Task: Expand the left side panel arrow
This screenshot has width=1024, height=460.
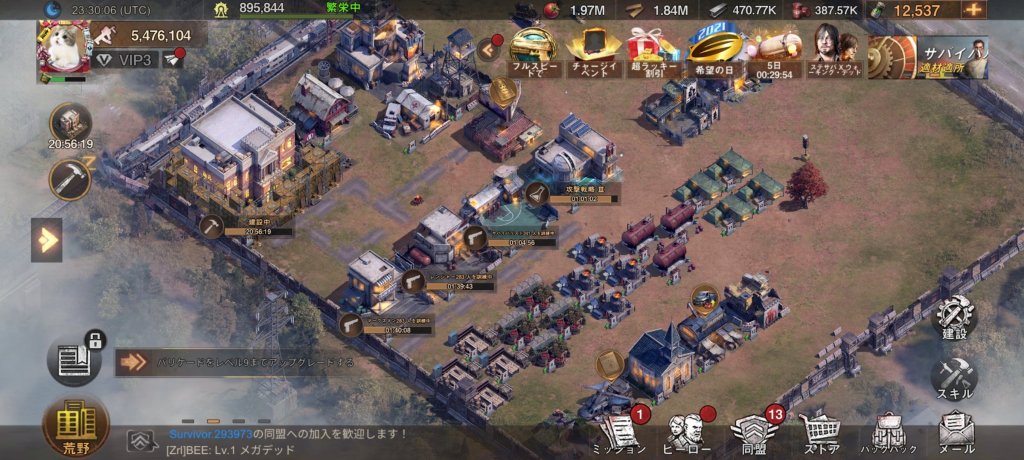Action: point(46,240)
